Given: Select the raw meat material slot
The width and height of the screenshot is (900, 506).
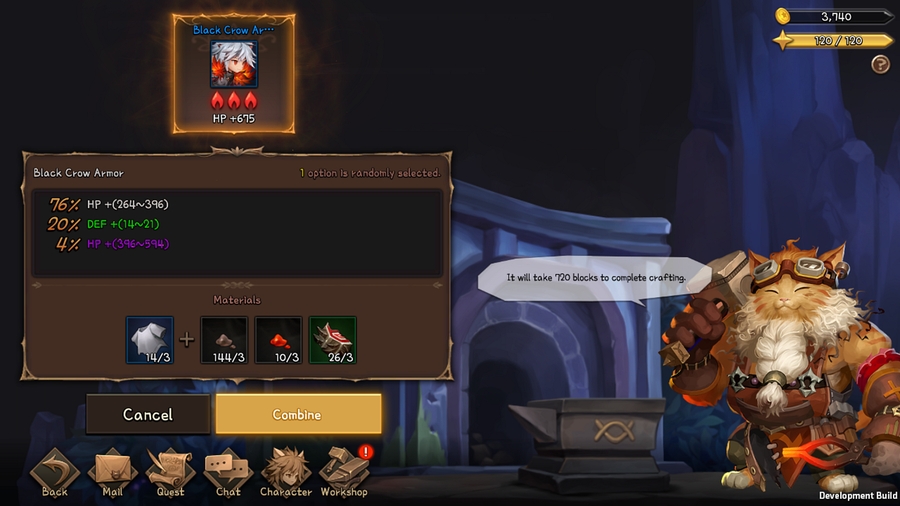Looking at the screenshot, I should [333, 340].
